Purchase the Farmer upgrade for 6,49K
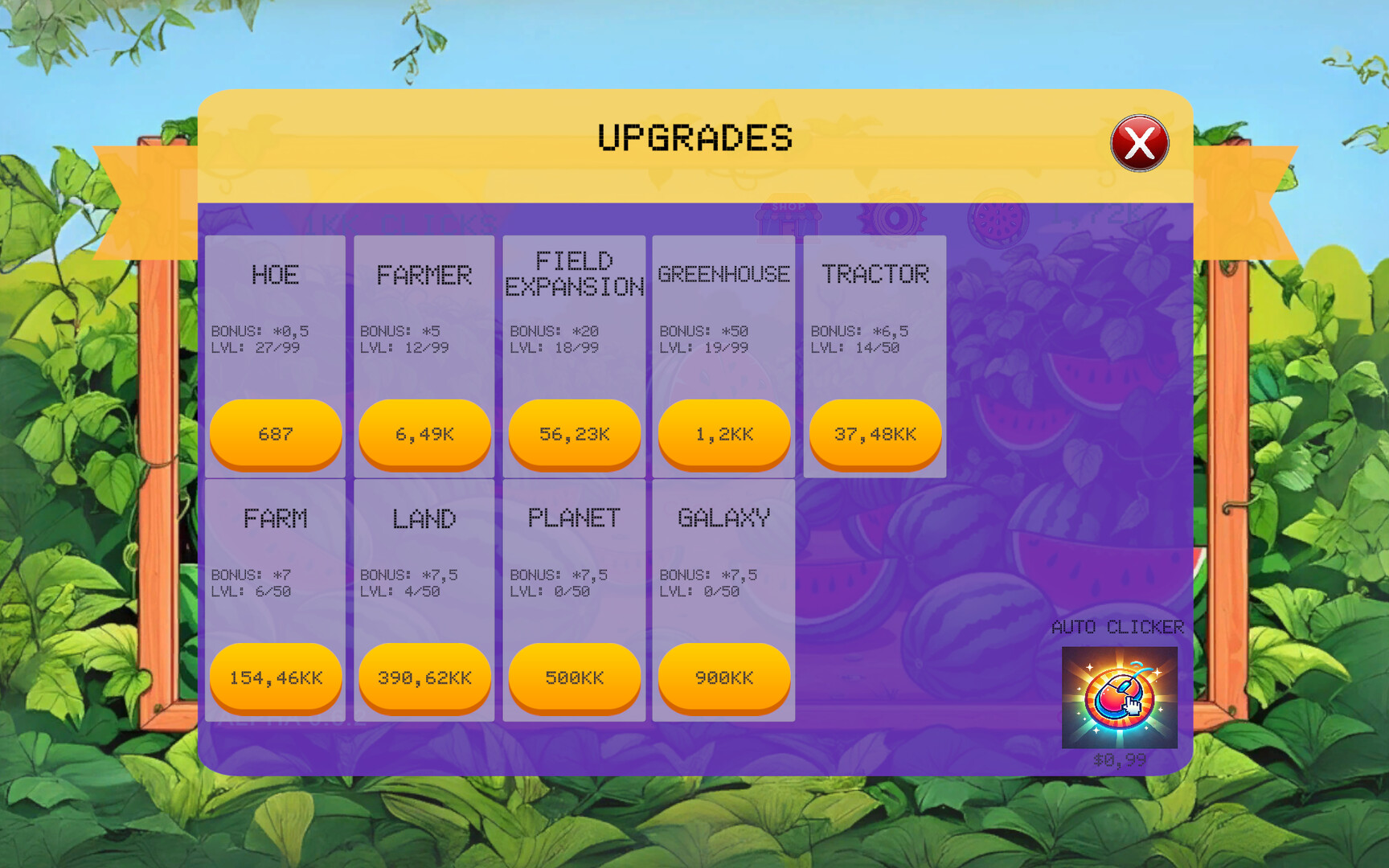Viewport: 1389px width, 868px height. [424, 434]
